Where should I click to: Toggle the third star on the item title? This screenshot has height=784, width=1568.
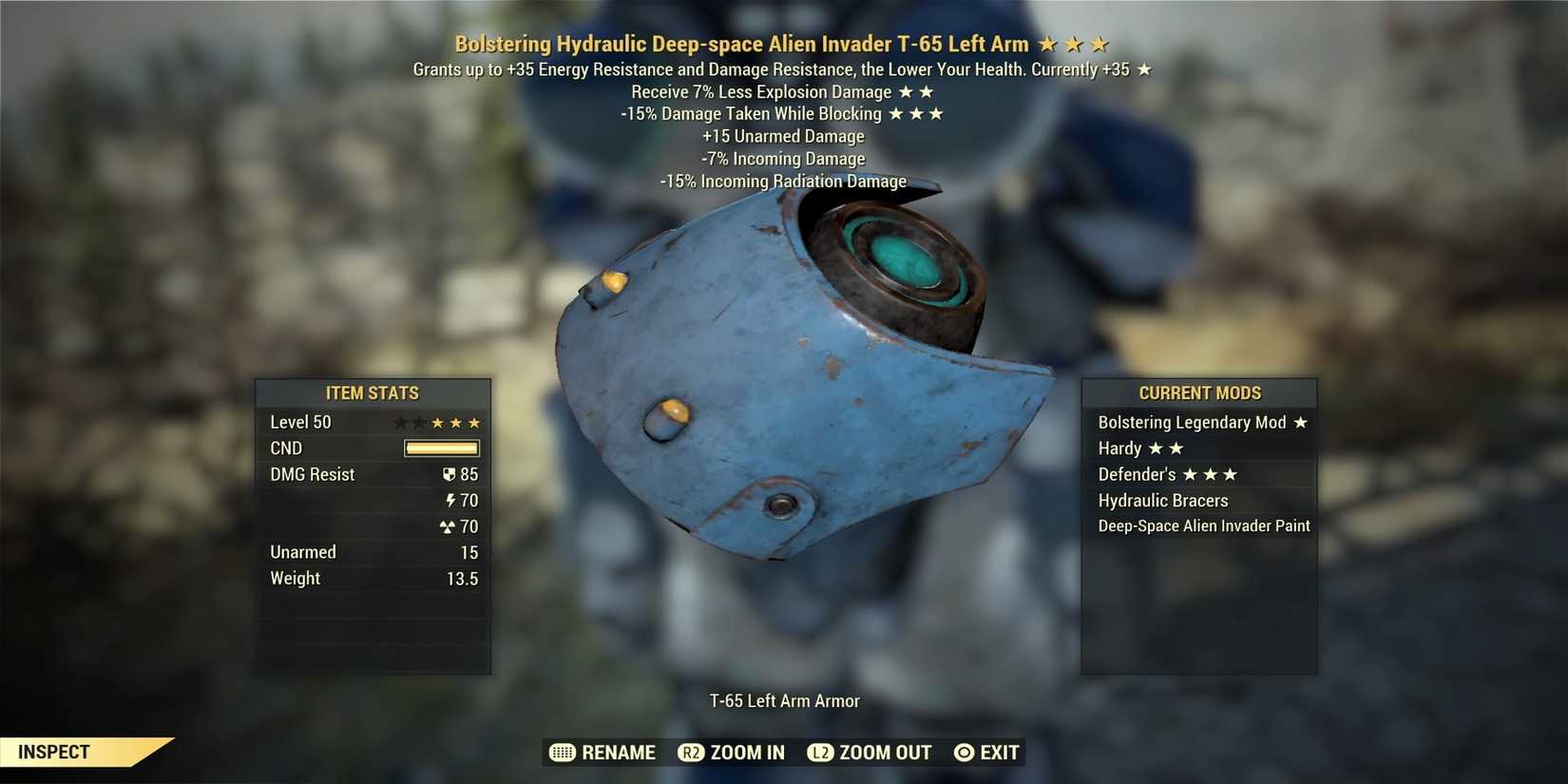(x=1101, y=43)
